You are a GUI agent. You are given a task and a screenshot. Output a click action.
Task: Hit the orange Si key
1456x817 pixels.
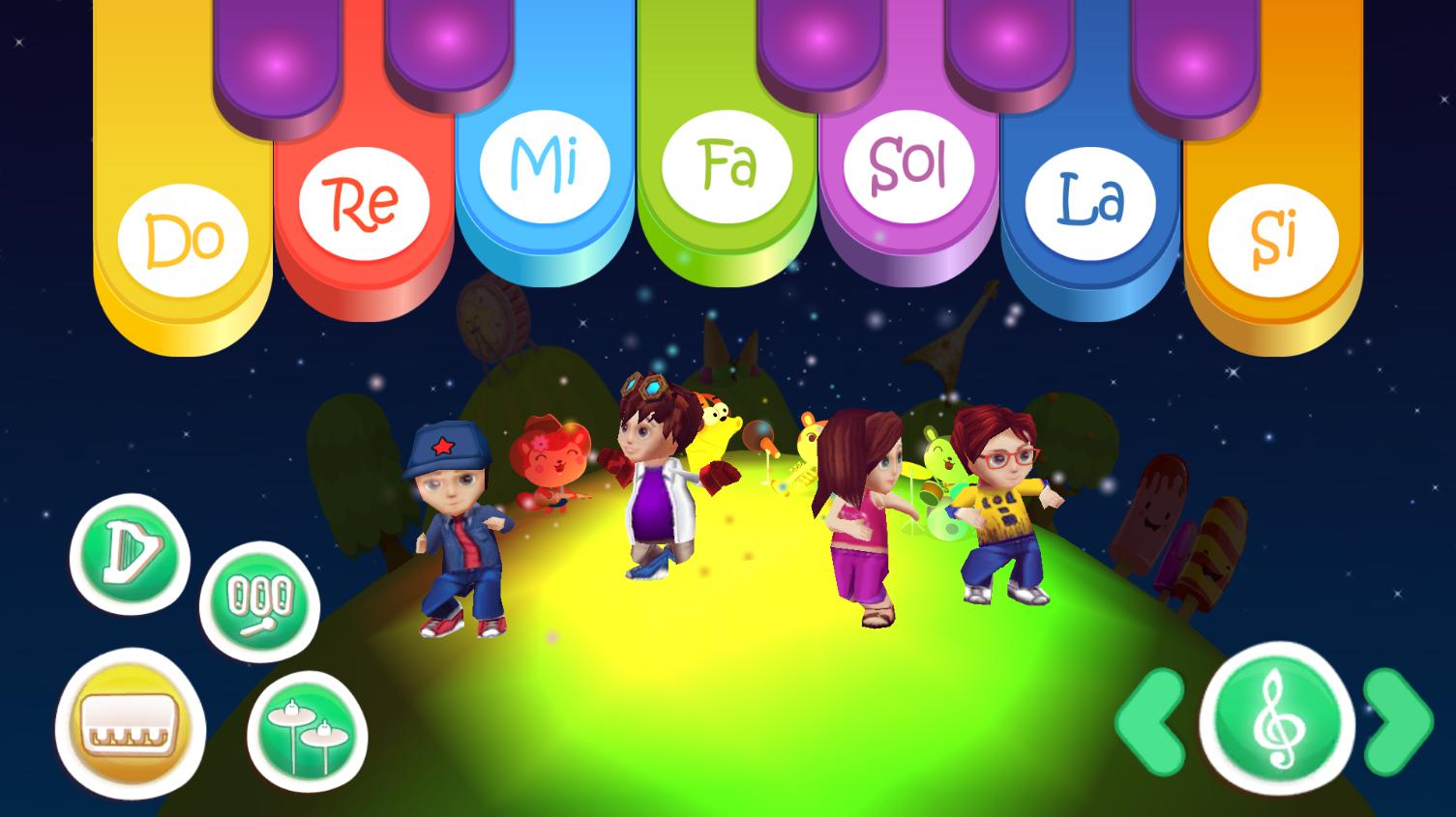coord(1273,240)
